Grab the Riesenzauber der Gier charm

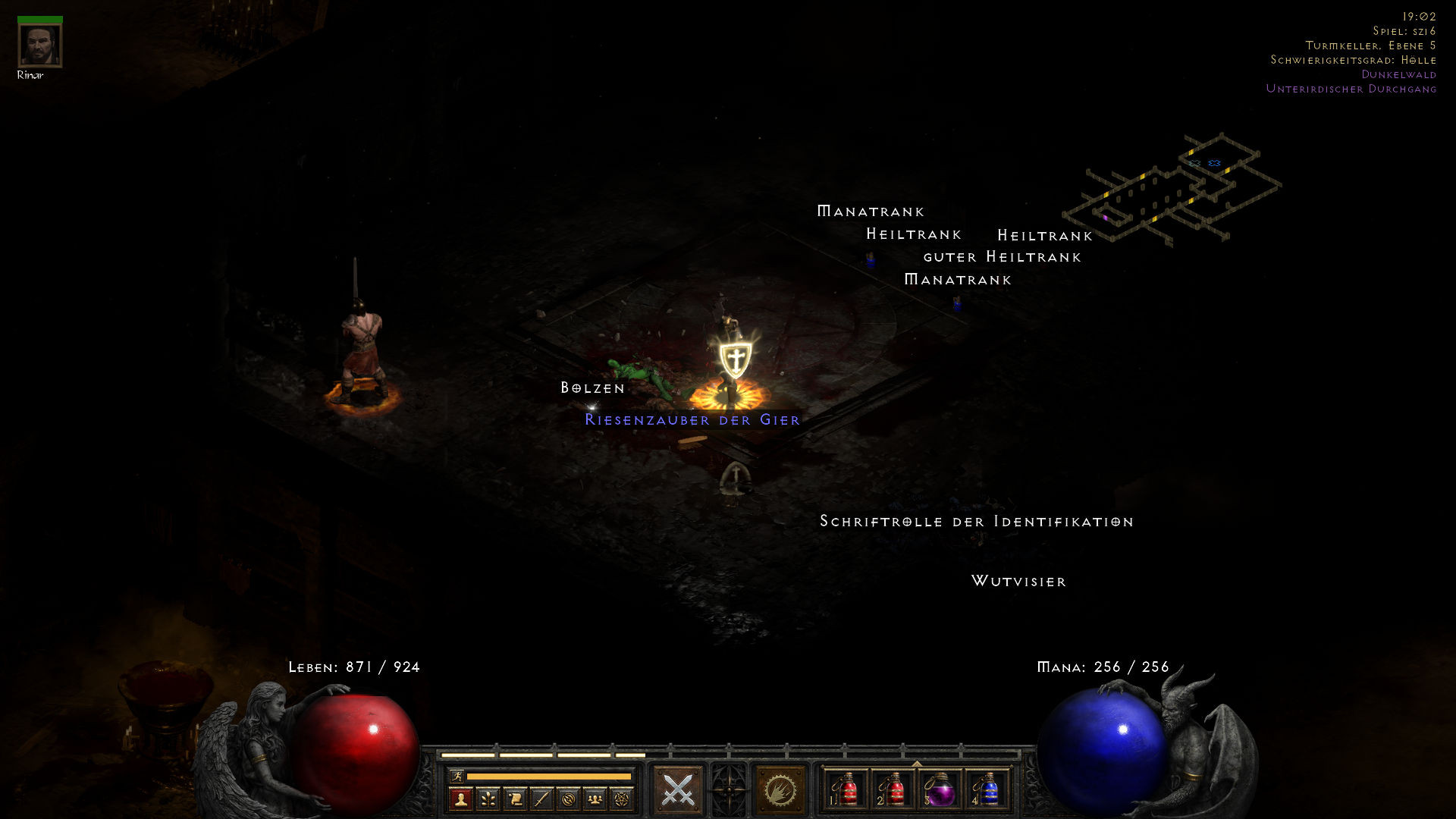tap(692, 419)
